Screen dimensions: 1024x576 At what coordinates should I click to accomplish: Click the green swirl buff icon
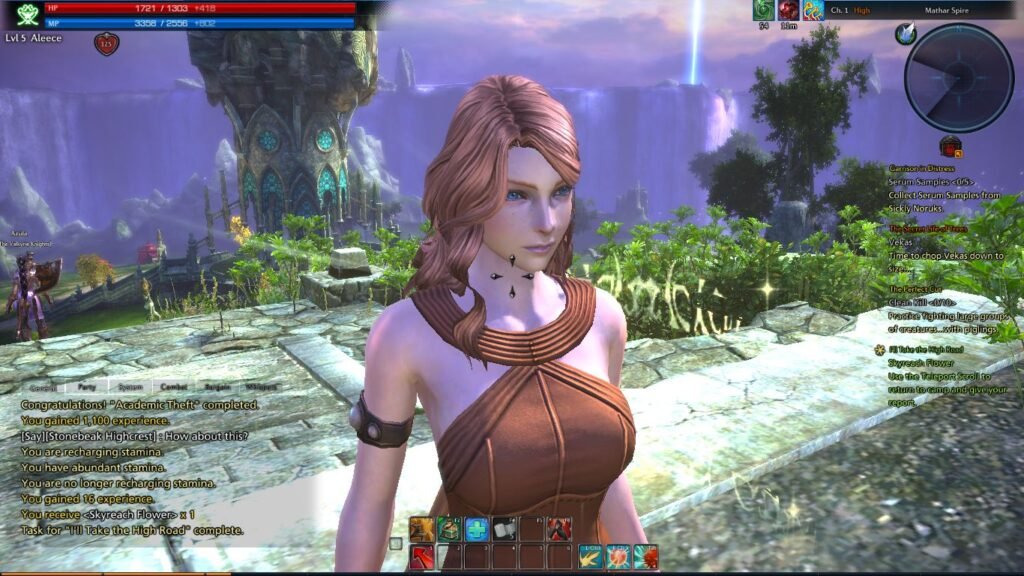point(764,10)
